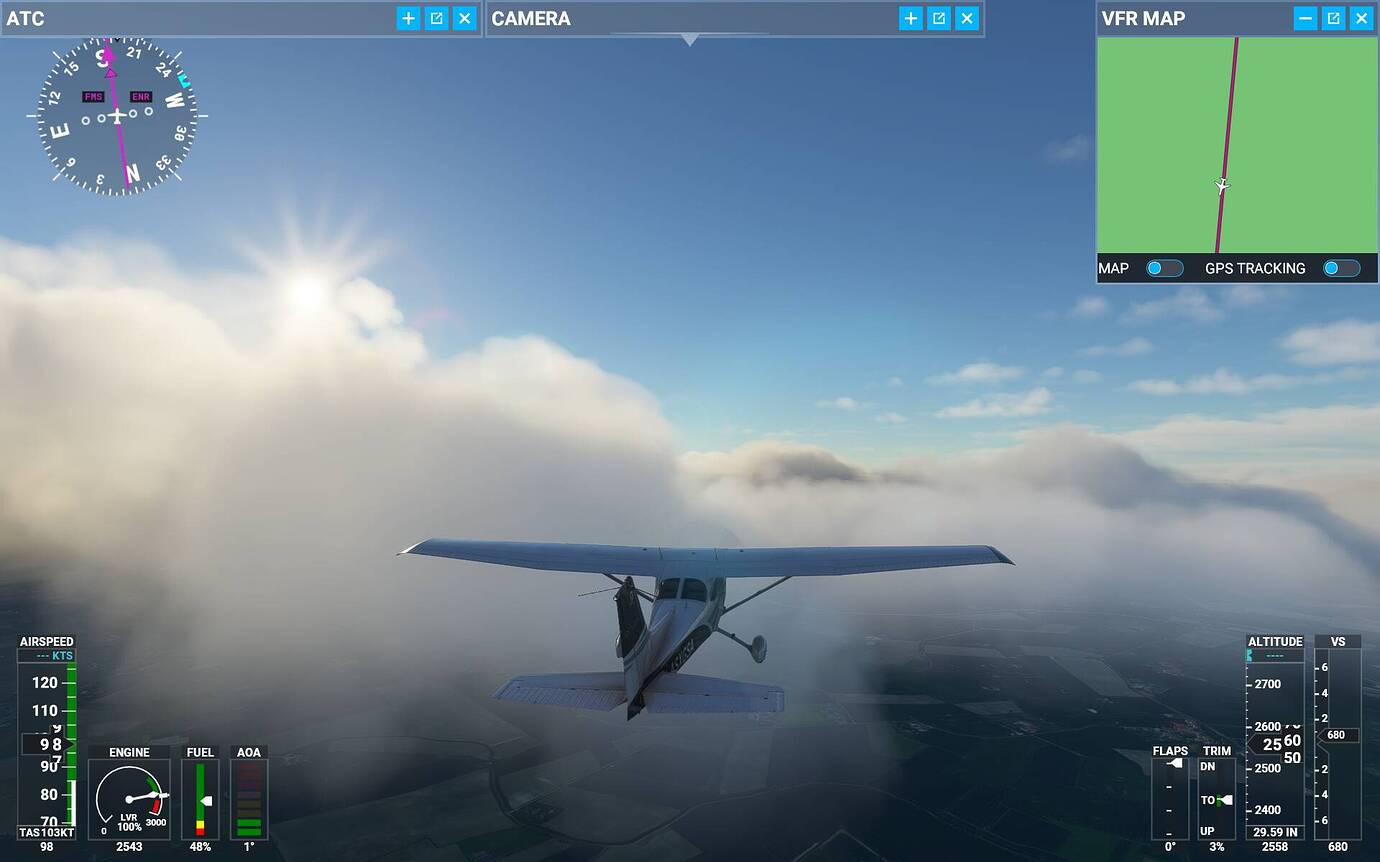Add a new ATC window with the + icon
The image size is (1380, 862).
click(408, 18)
